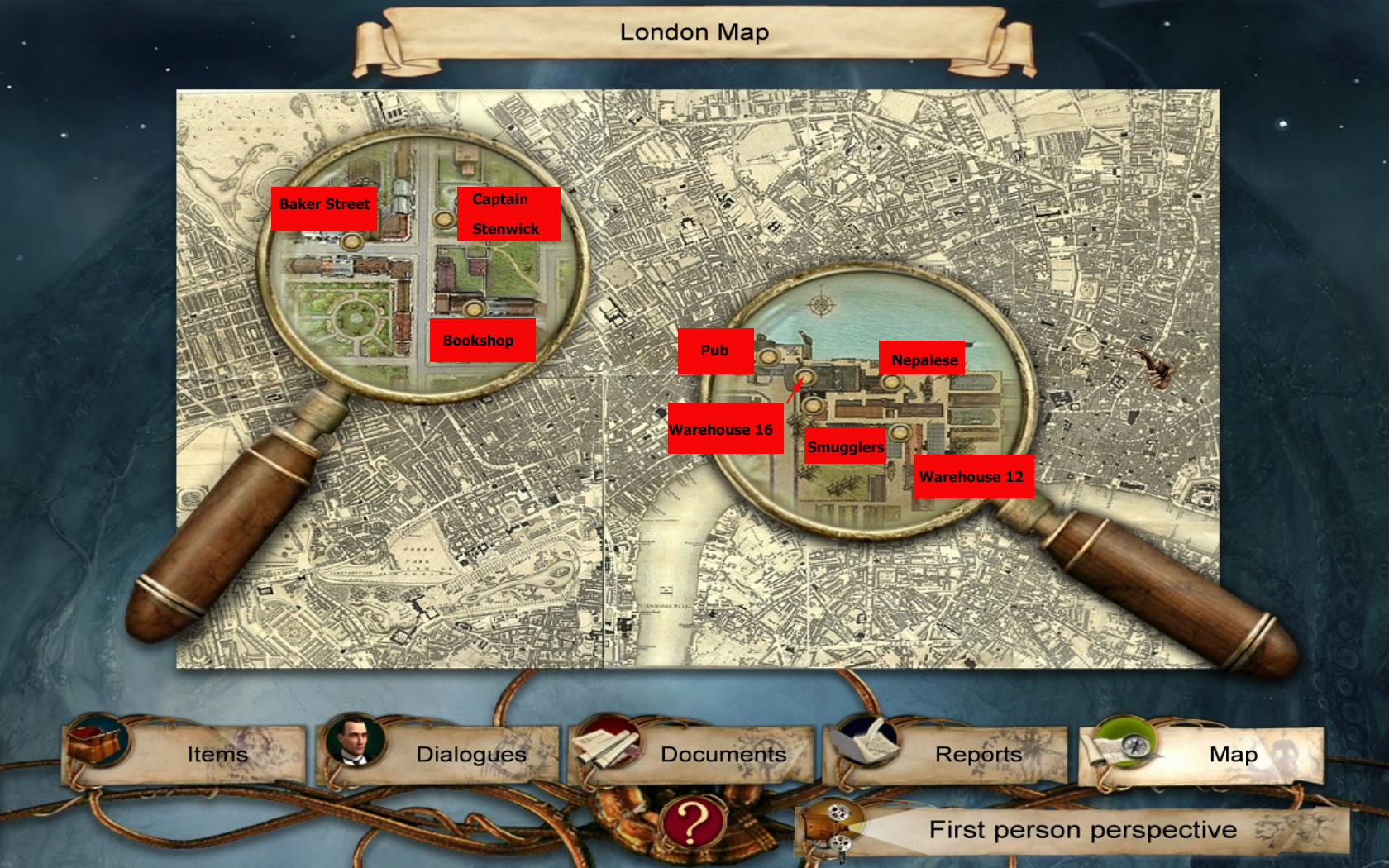Select the Warehouse 12 label
1389x868 pixels.
point(972,477)
